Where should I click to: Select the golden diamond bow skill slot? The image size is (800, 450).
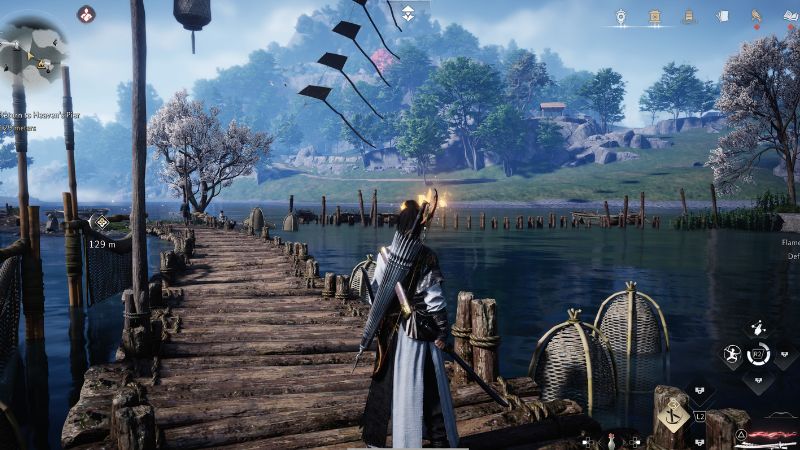673,414
